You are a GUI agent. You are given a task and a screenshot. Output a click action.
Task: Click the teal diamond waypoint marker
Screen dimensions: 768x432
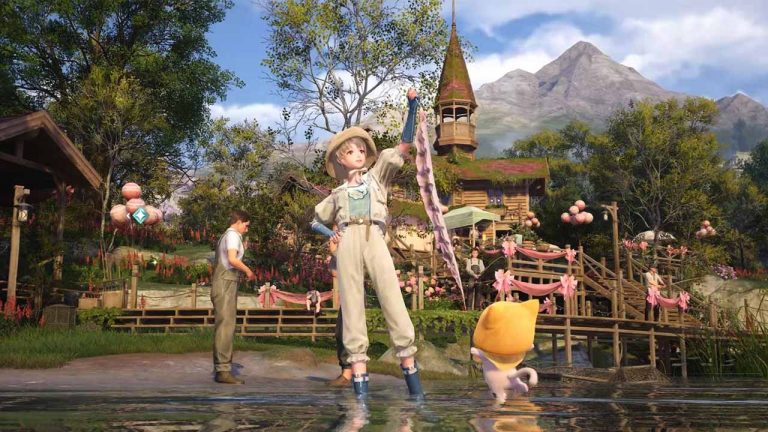140,215
